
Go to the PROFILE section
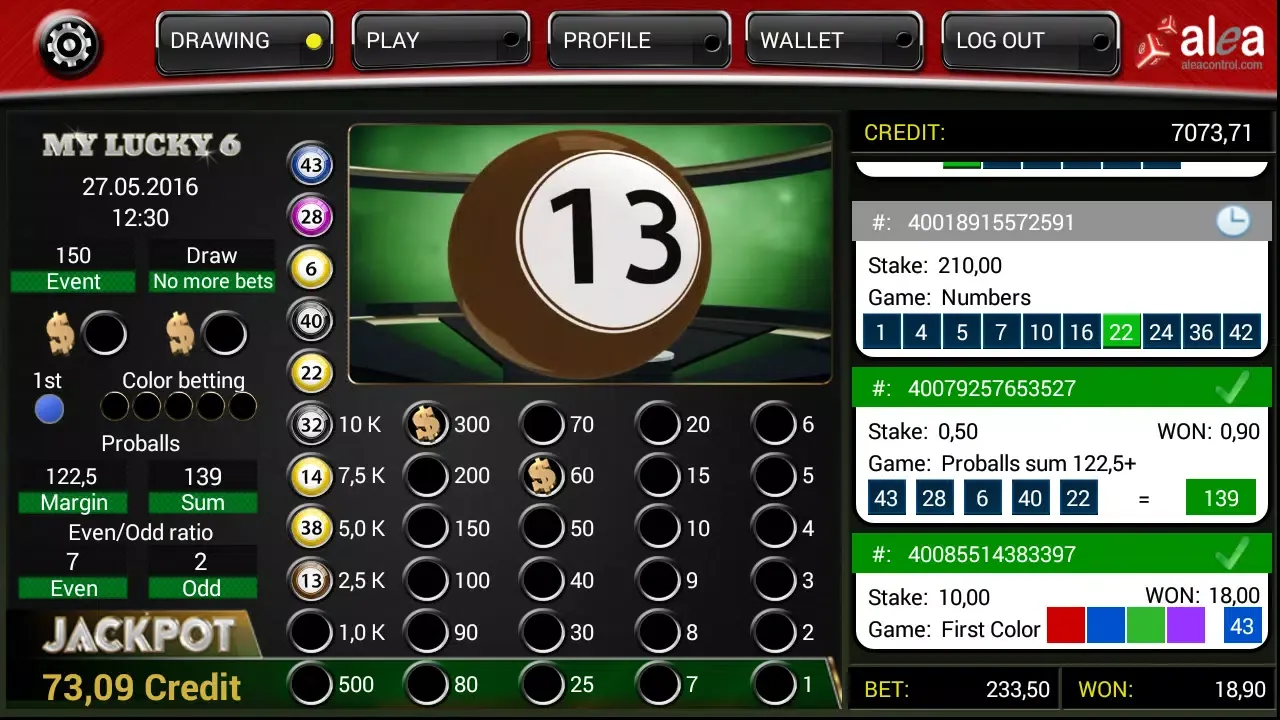[638, 42]
